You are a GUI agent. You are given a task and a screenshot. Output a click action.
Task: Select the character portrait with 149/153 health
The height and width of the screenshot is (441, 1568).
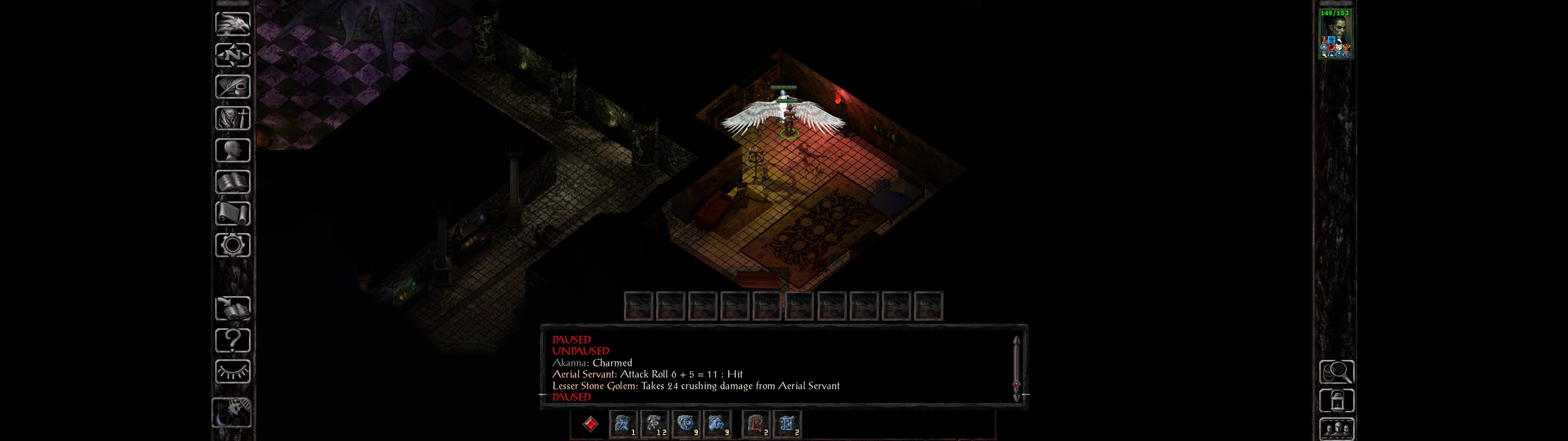[x=1335, y=34]
